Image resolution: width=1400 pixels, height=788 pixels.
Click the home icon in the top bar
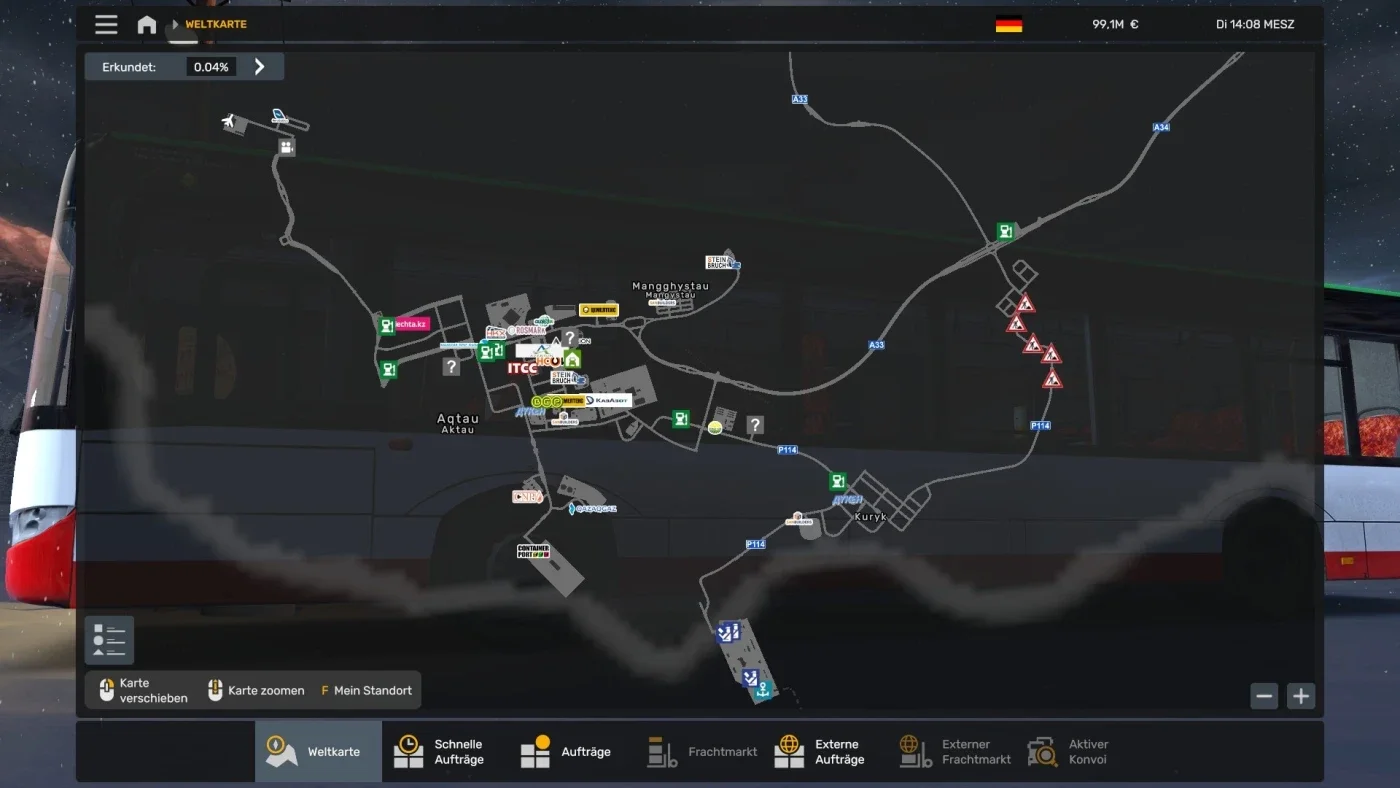click(x=146, y=24)
